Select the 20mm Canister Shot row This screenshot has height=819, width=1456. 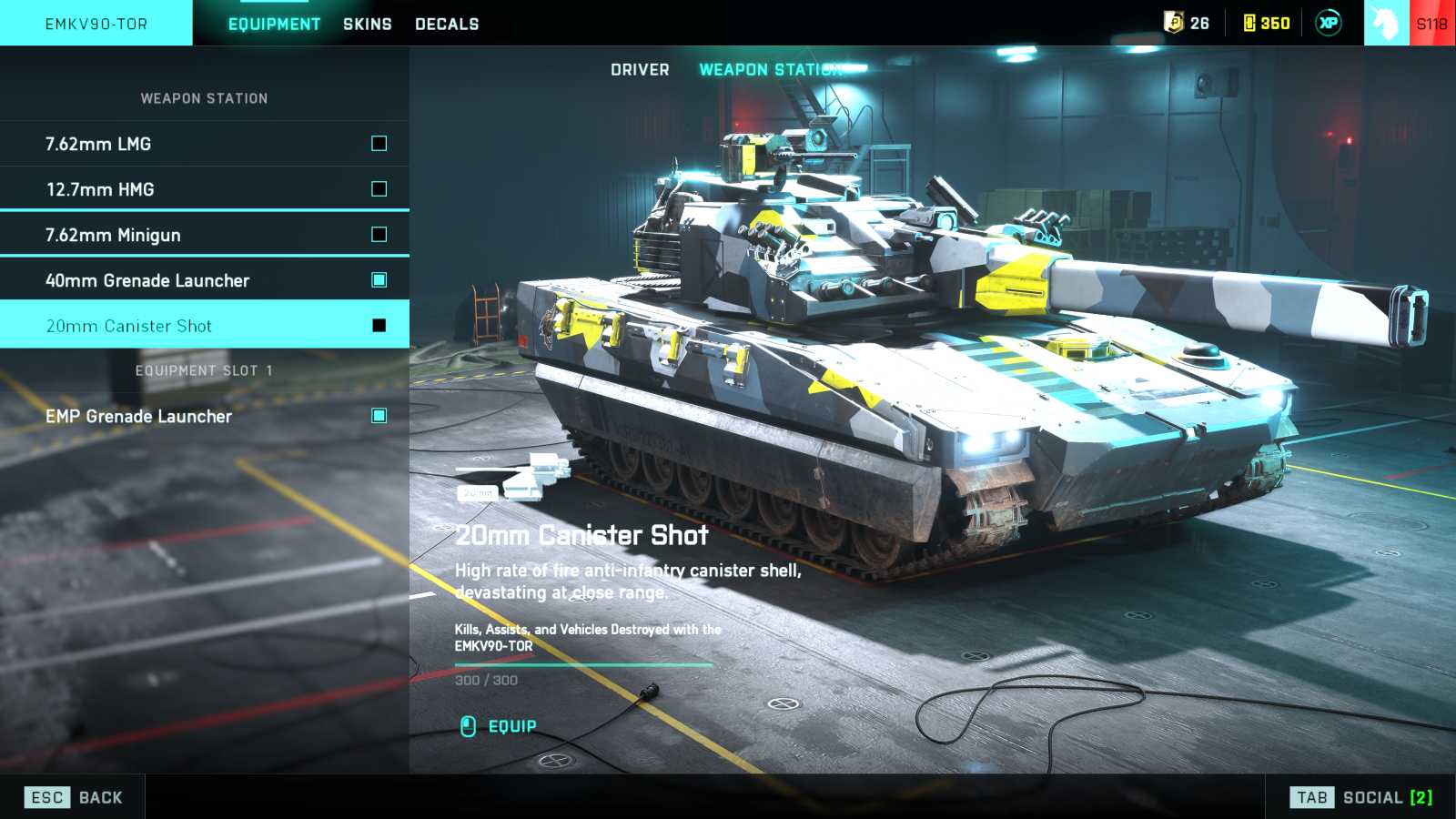tap(204, 326)
